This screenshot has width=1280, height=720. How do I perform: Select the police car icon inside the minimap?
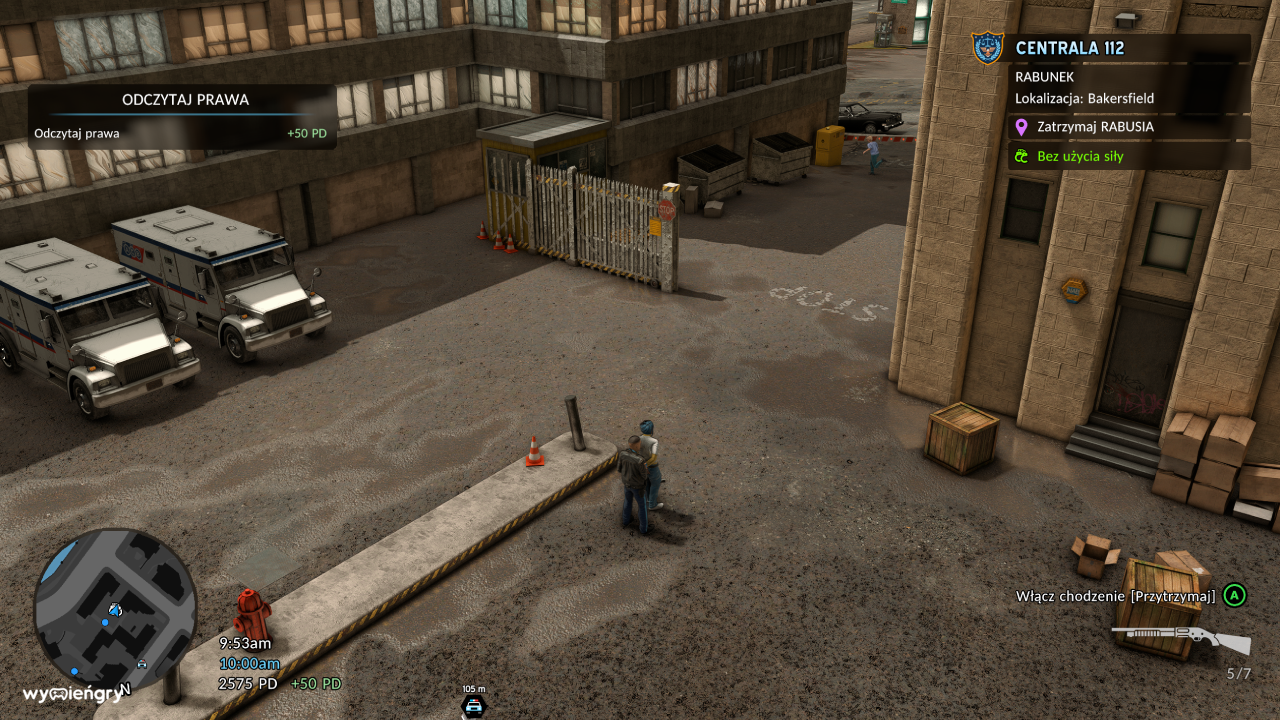click(142, 662)
